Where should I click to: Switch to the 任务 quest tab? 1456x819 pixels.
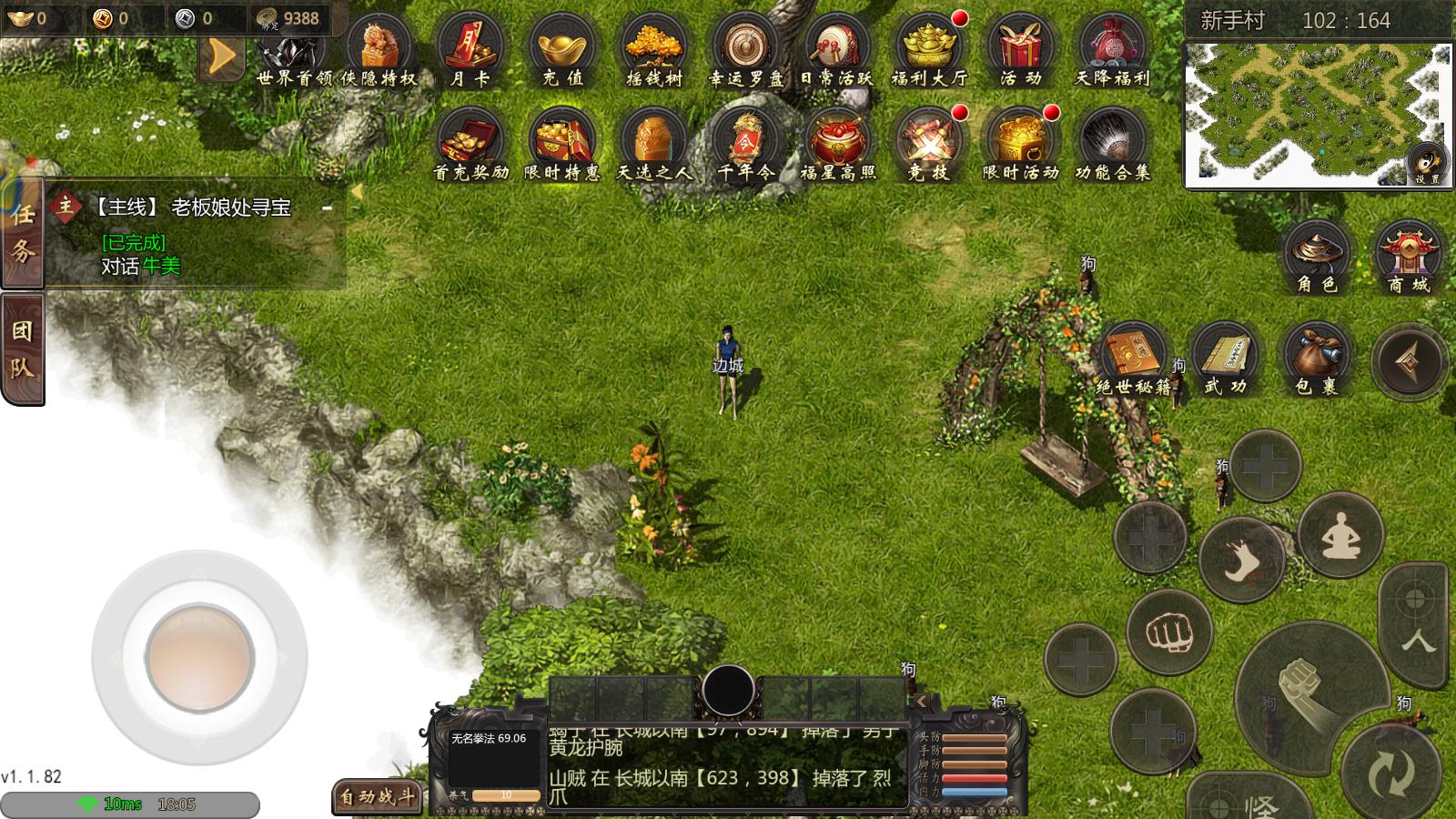click(x=22, y=232)
